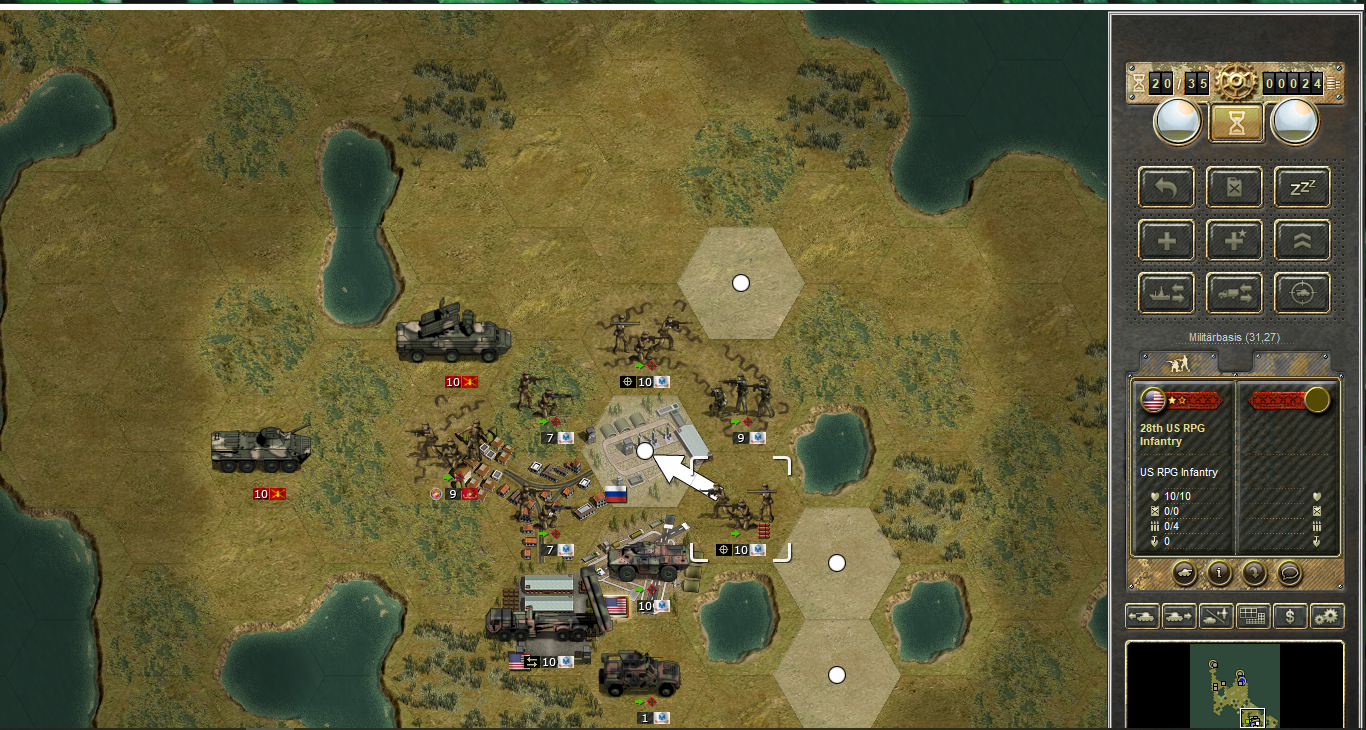This screenshot has width=1366, height=730.
Task: Apply elite reinforcements with the plus-star button
Action: click(1234, 240)
